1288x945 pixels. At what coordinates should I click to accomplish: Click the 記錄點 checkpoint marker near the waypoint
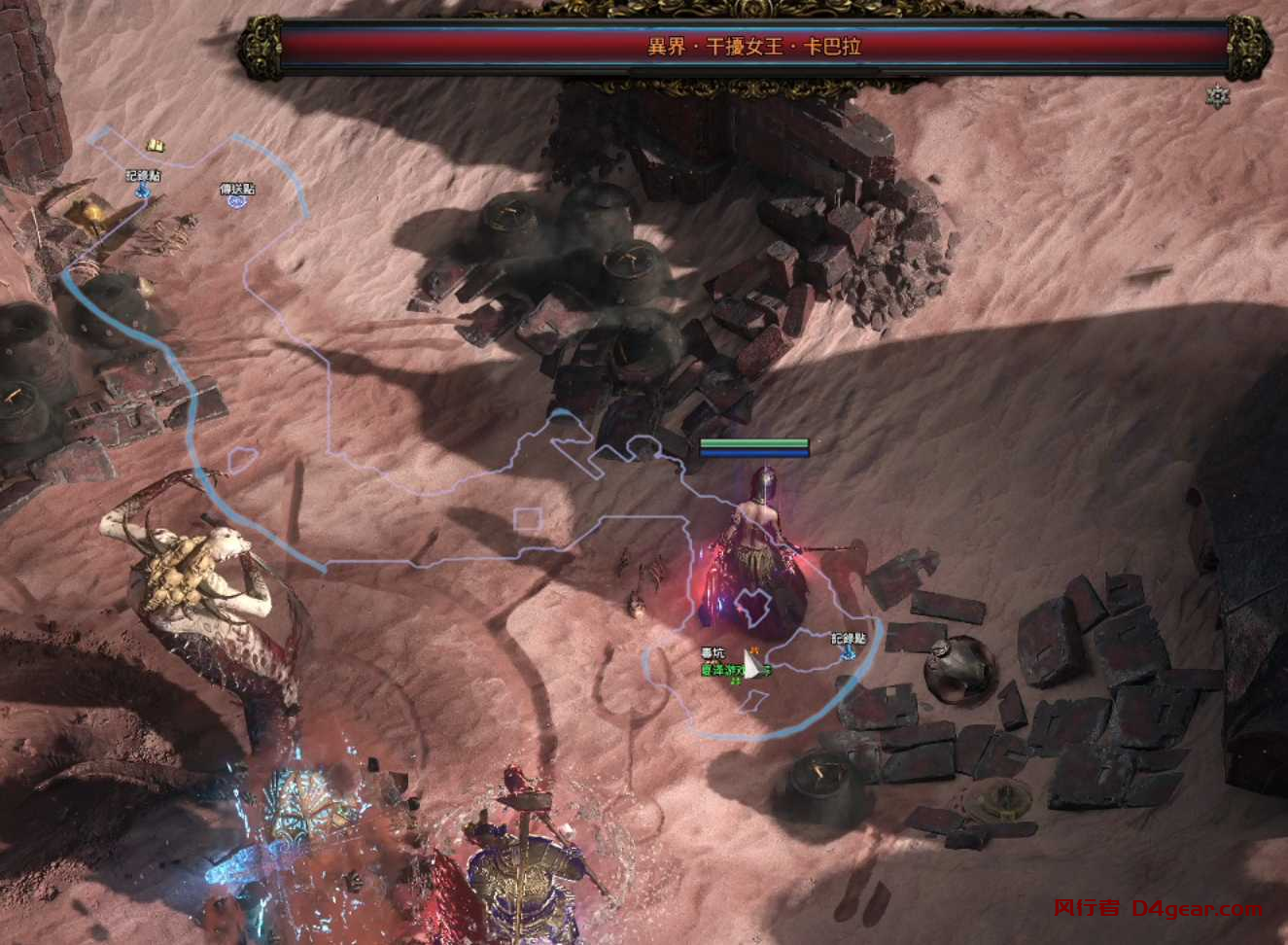pyautogui.click(x=143, y=190)
